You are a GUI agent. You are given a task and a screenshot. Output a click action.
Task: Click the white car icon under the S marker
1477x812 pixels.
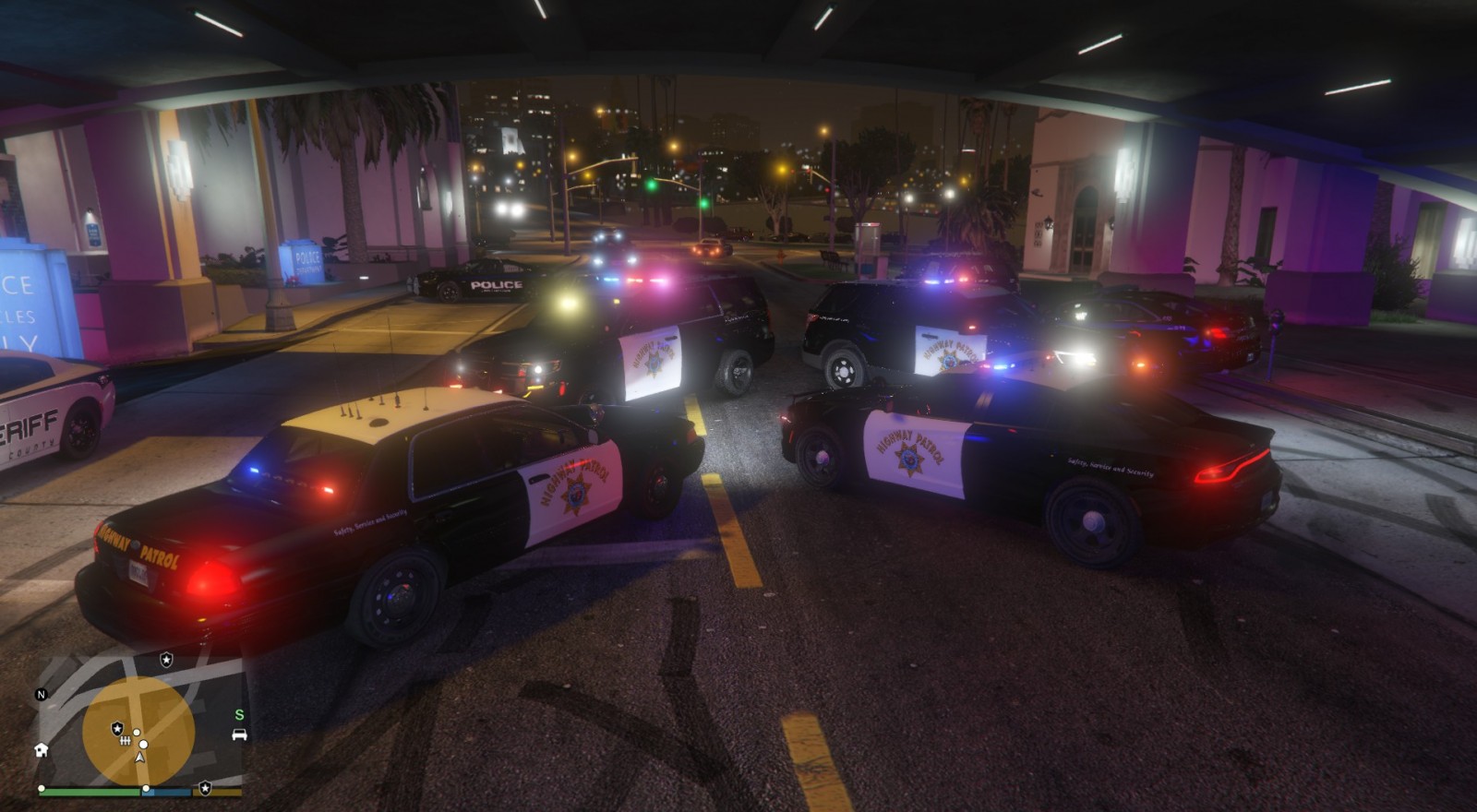(x=239, y=734)
